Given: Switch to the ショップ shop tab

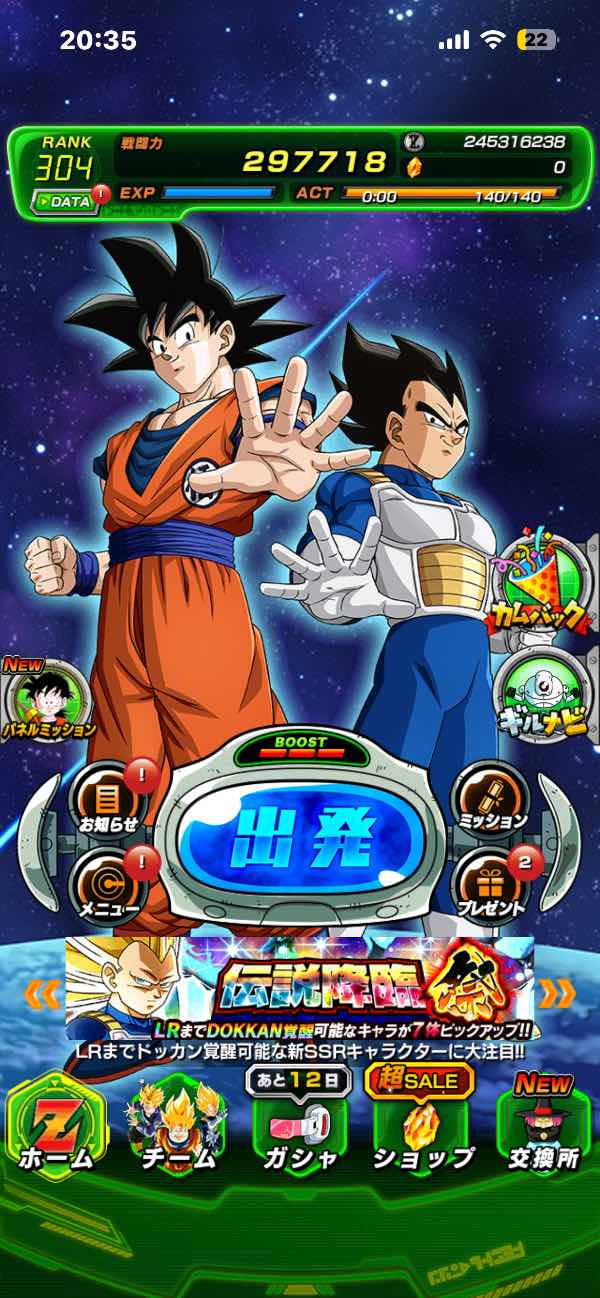Looking at the screenshot, I should click(x=421, y=1126).
